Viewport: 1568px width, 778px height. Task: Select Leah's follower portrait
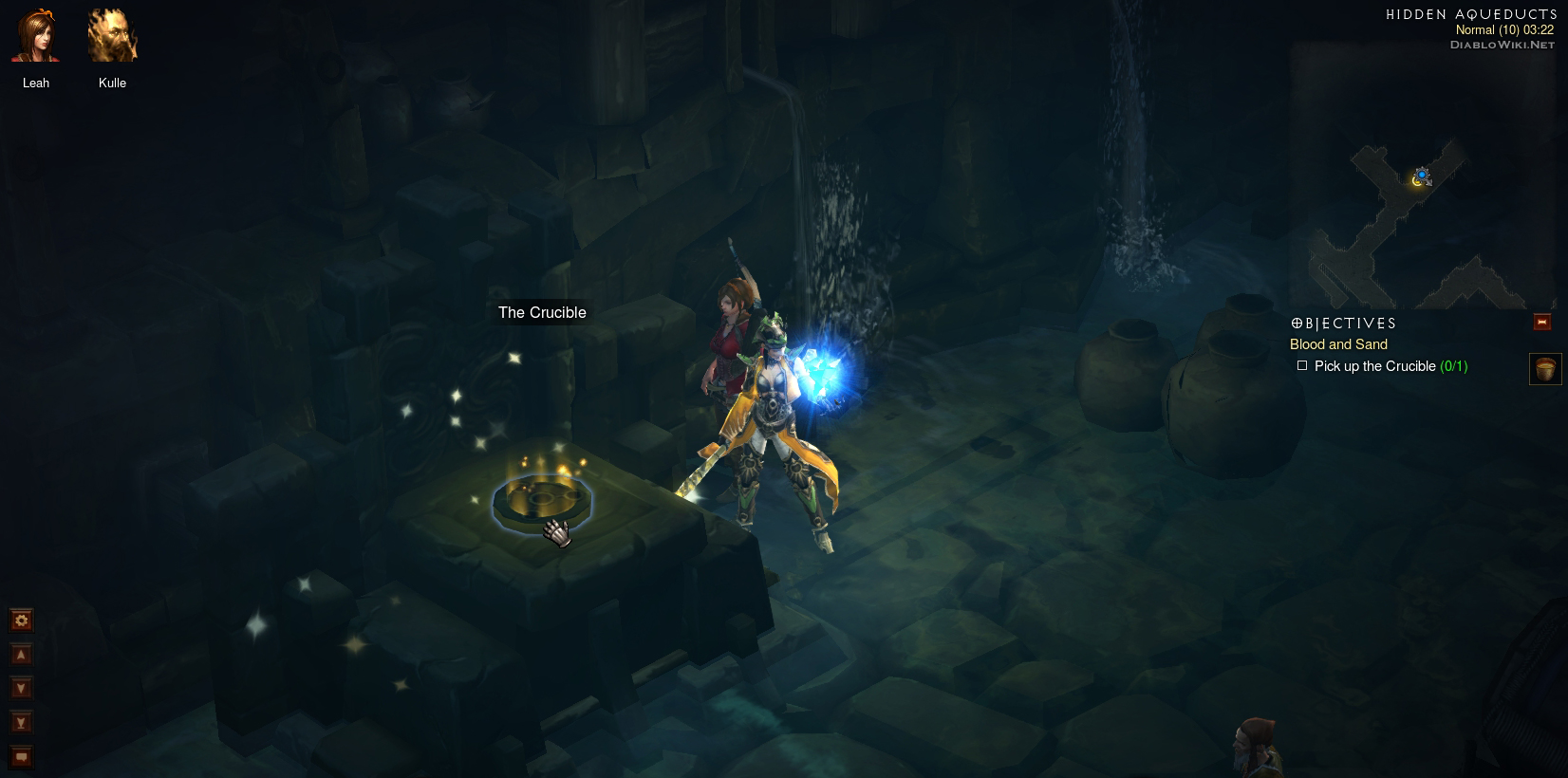click(x=35, y=37)
